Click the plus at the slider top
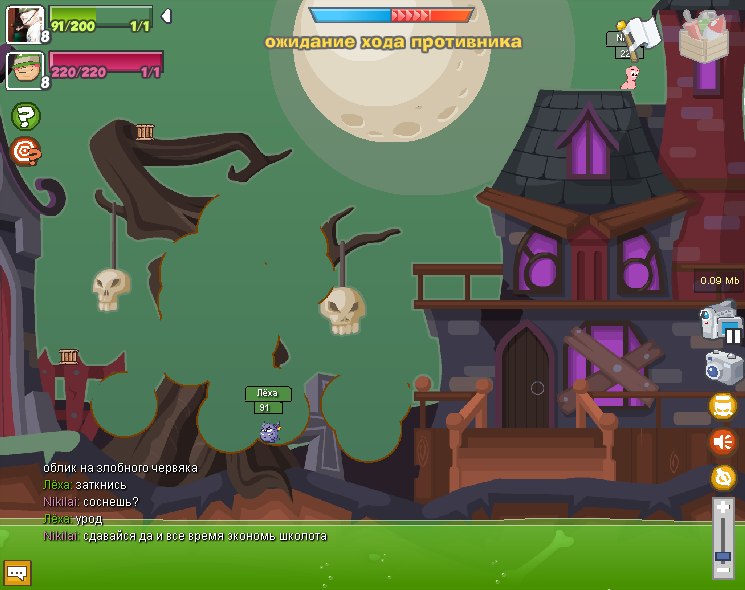Viewport: 745px width, 590px height. [x=722, y=506]
